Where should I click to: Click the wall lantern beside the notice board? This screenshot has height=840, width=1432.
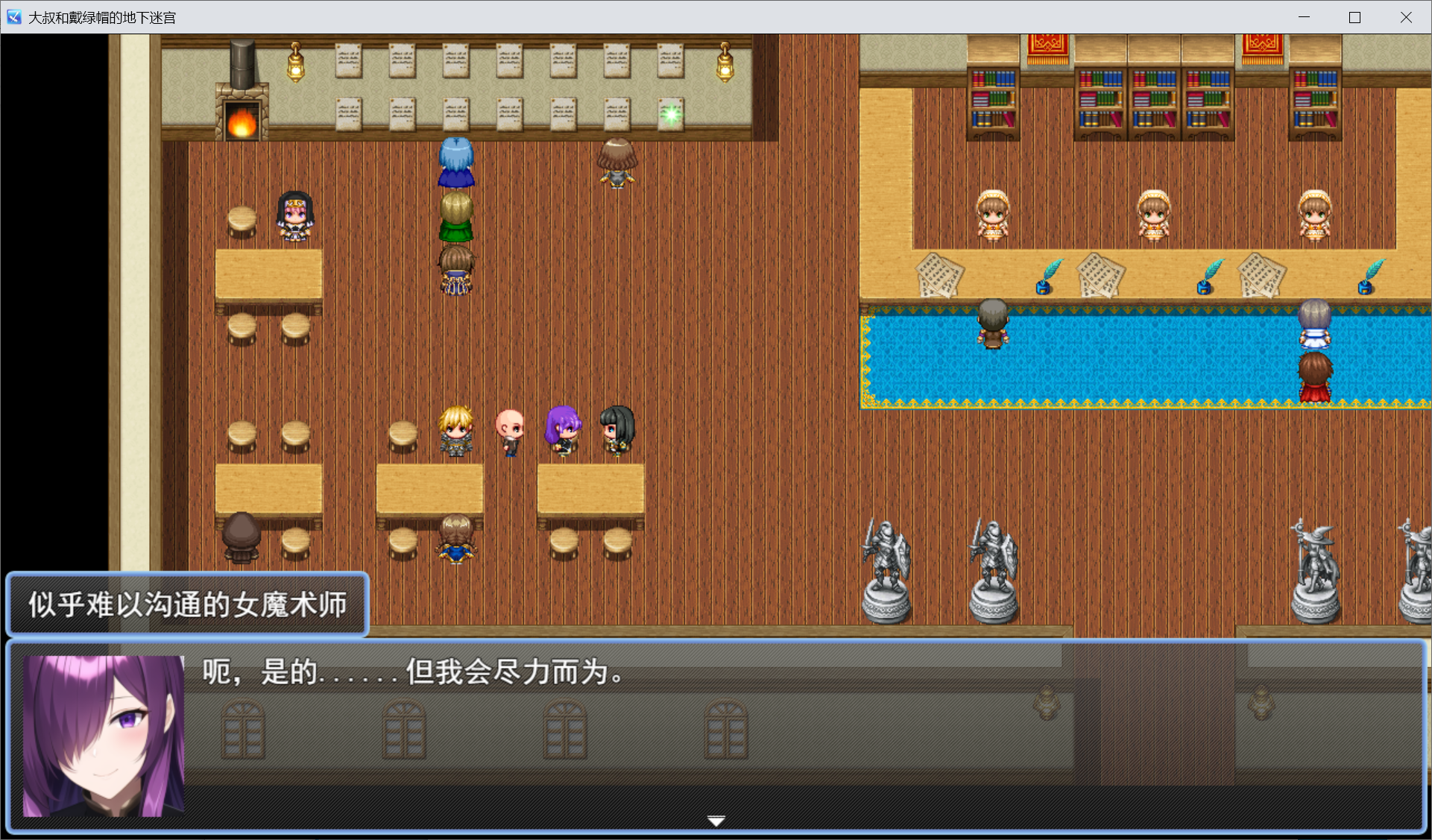(294, 63)
